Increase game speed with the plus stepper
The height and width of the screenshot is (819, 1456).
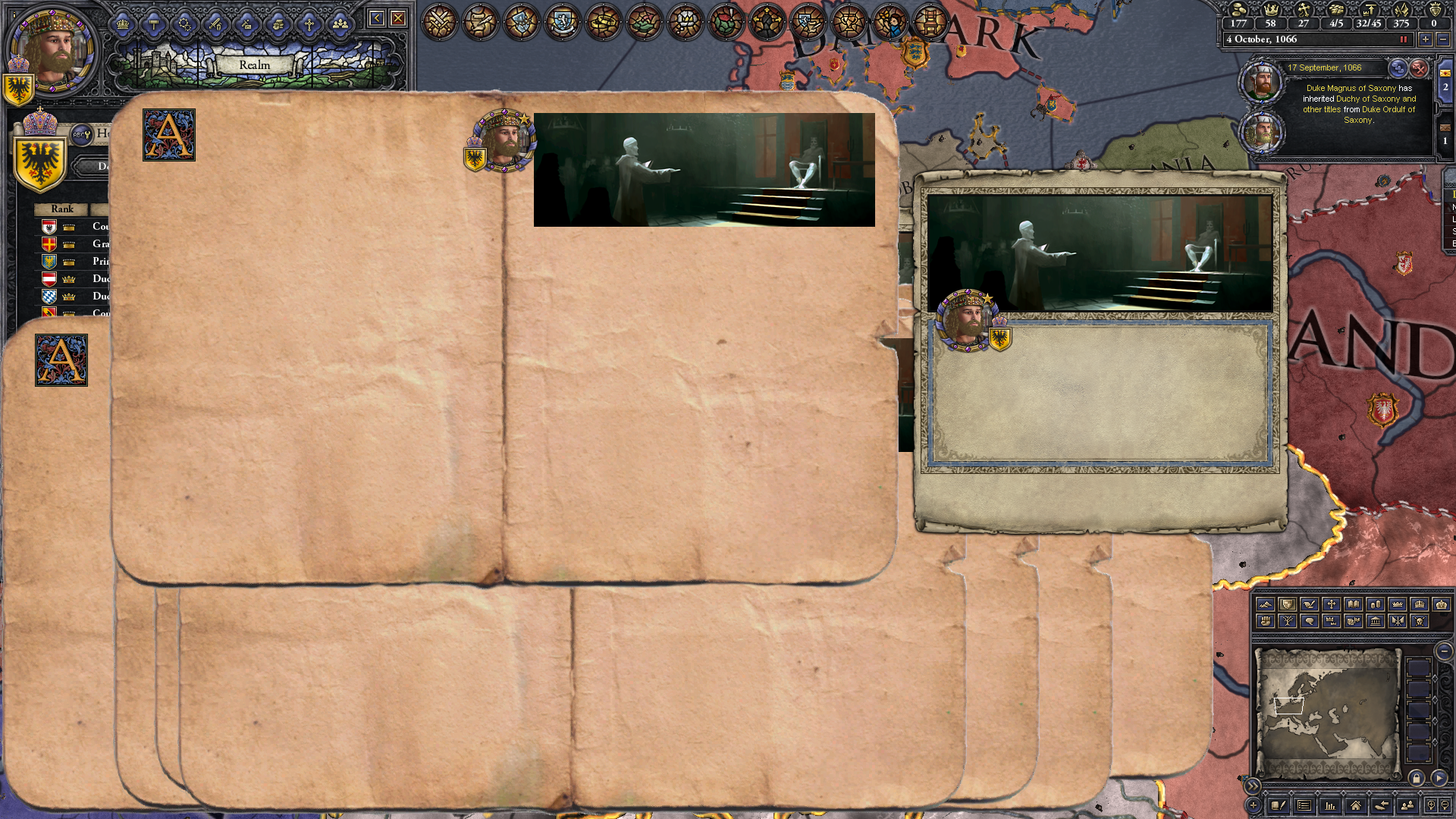(1425, 39)
